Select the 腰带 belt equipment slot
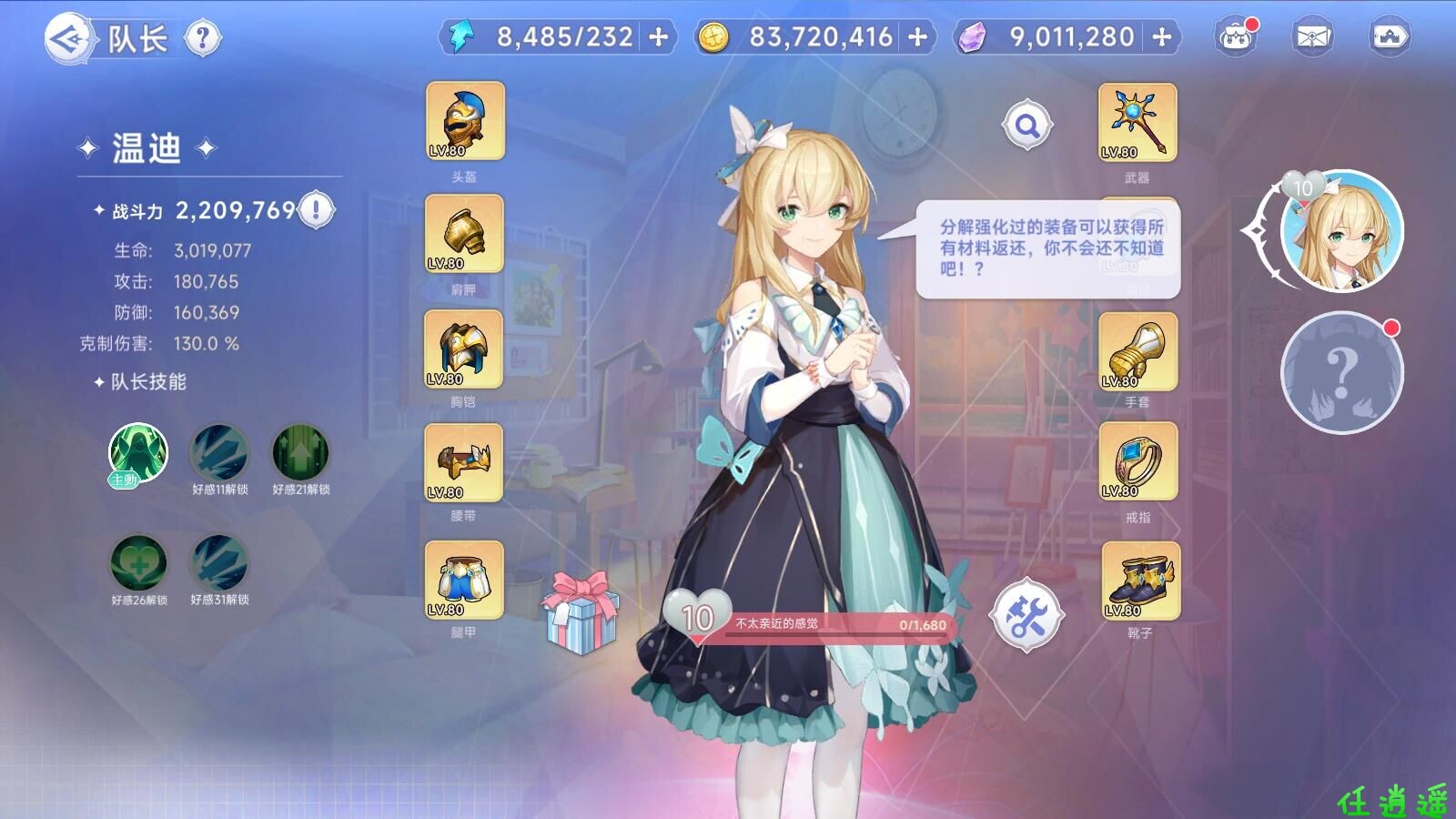Screen dimensions: 1456x819 point(464,463)
